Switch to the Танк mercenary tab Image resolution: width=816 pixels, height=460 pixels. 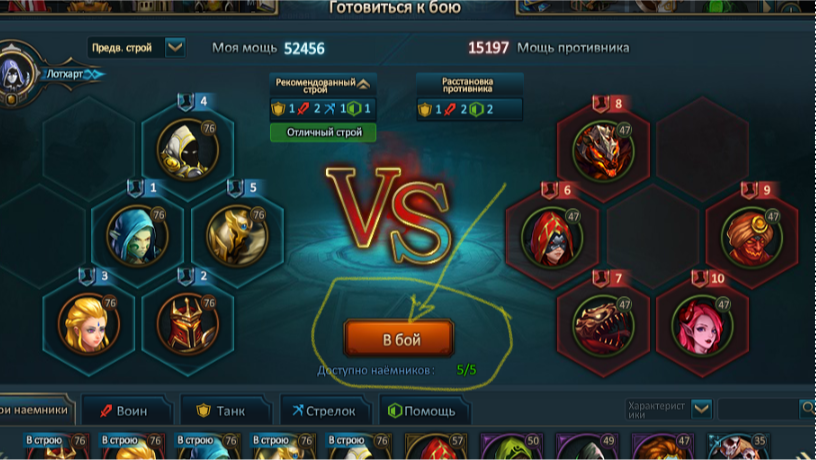pos(225,410)
